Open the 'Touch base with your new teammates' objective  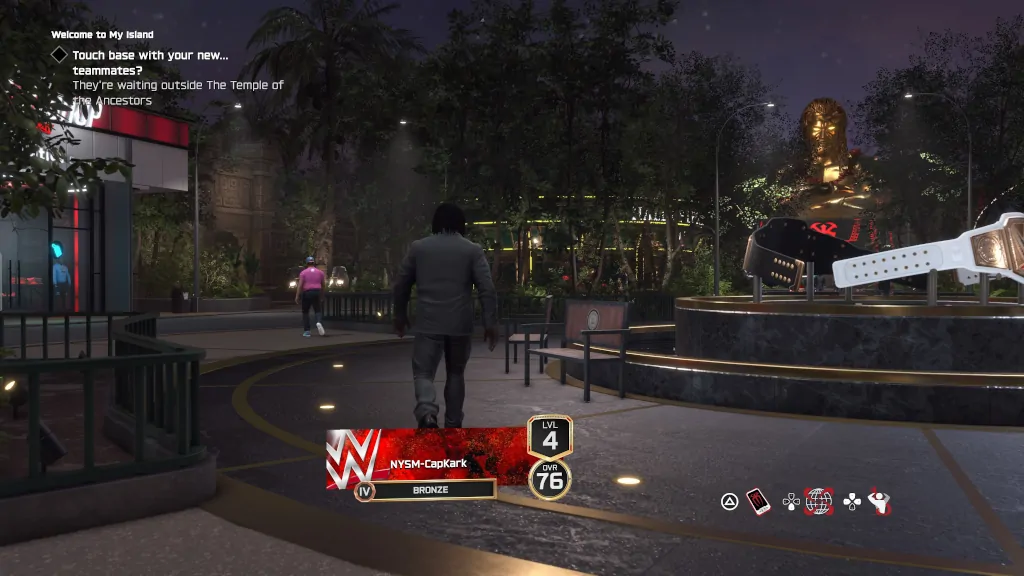[x=151, y=63]
